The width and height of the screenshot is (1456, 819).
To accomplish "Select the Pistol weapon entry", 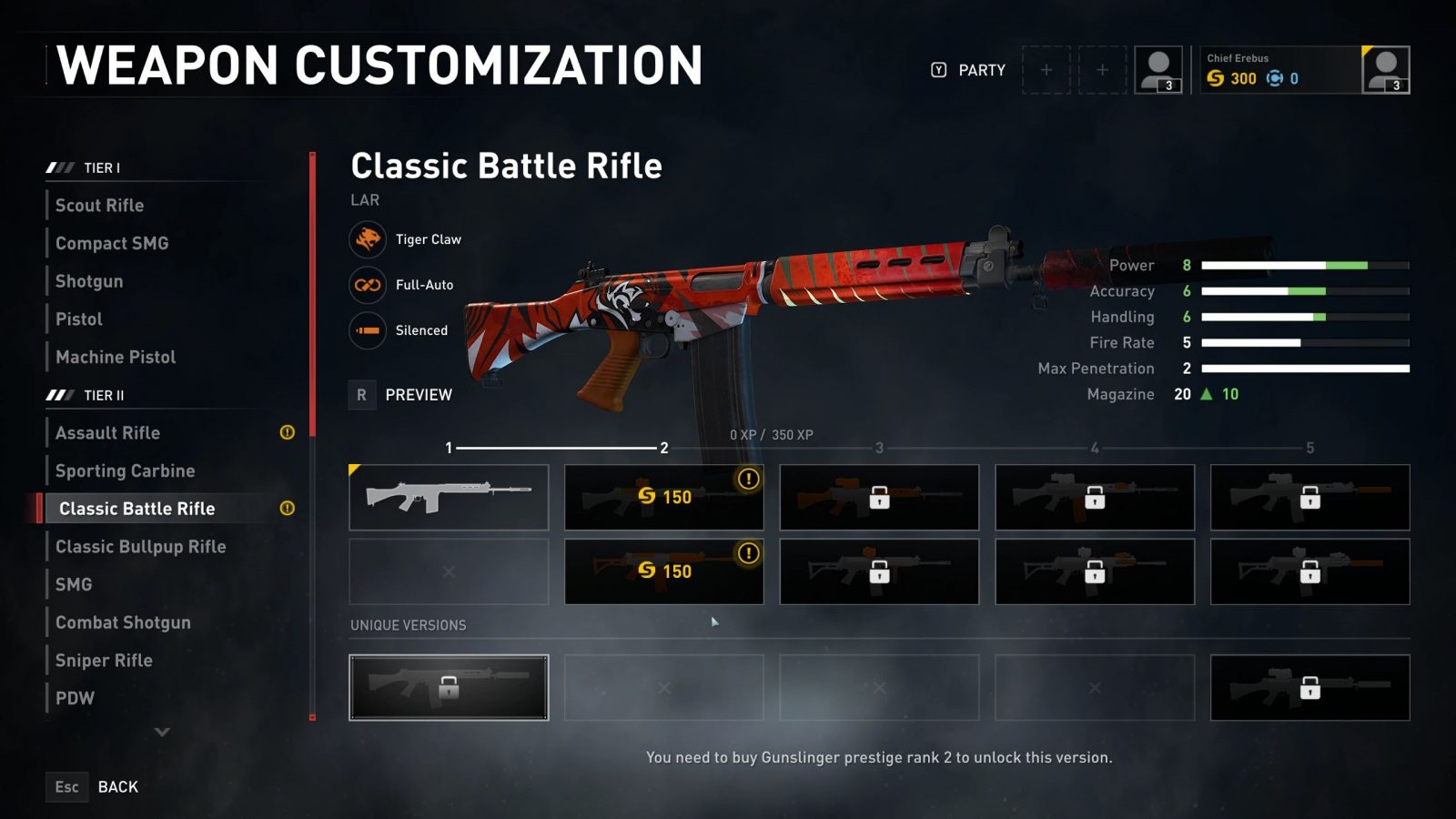I will coord(79,319).
